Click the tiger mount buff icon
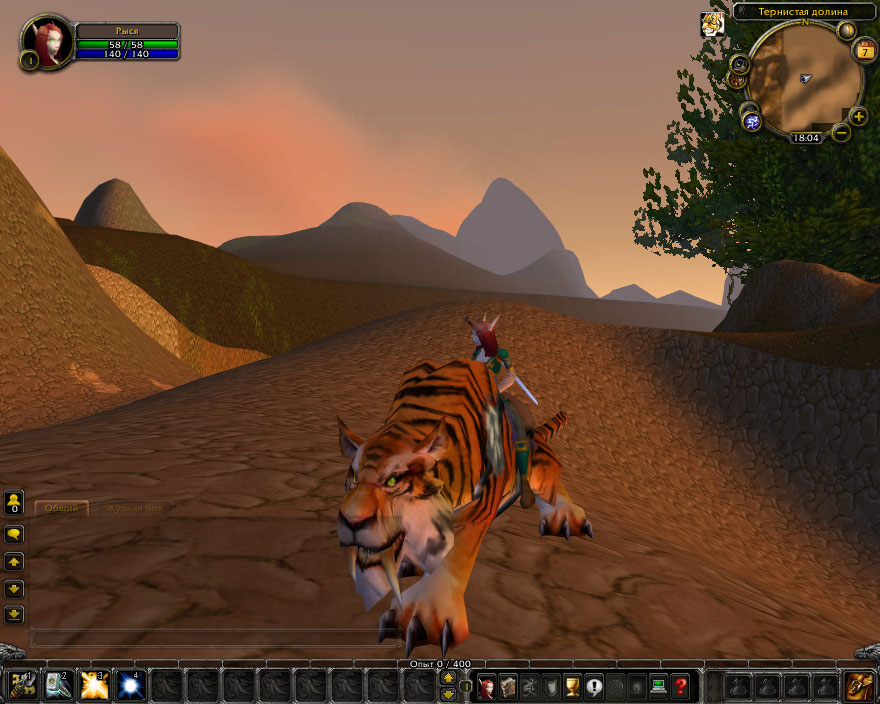This screenshot has width=880, height=704. 712,24
